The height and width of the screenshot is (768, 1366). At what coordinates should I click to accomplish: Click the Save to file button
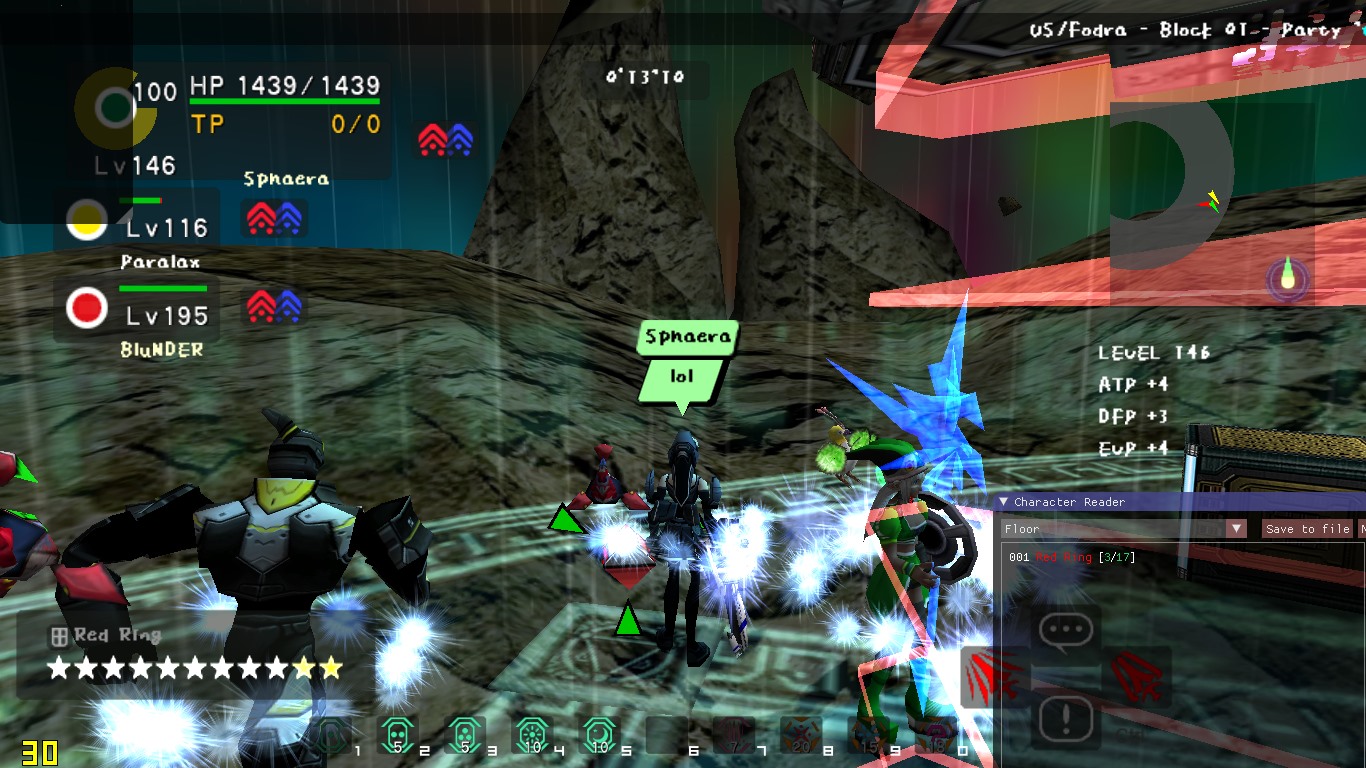[1307, 529]
